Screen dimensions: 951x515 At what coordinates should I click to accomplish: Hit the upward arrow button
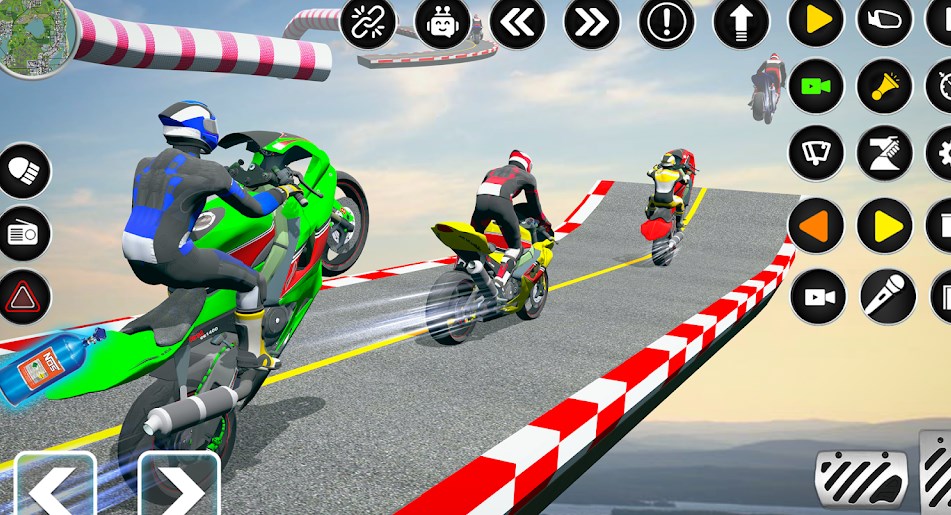(x=741, y=22)
